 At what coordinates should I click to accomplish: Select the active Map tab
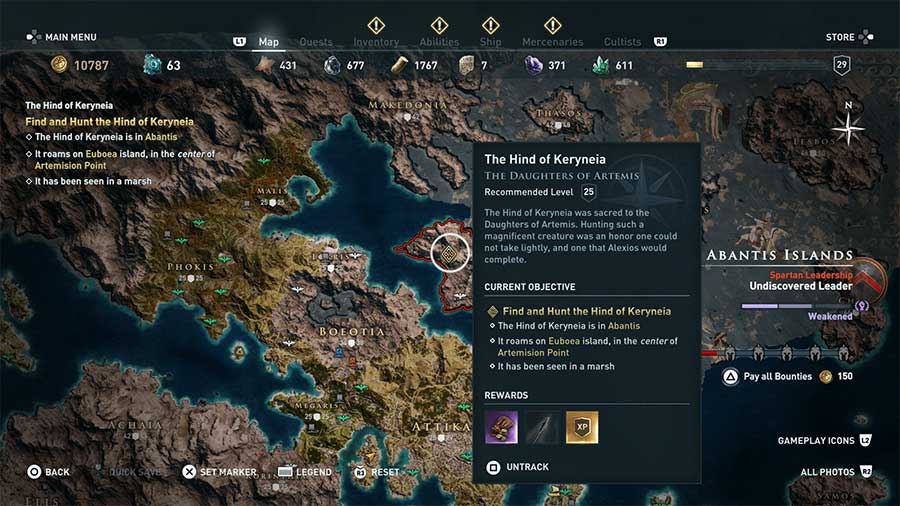pyautogui.click(x=268, y=42)
